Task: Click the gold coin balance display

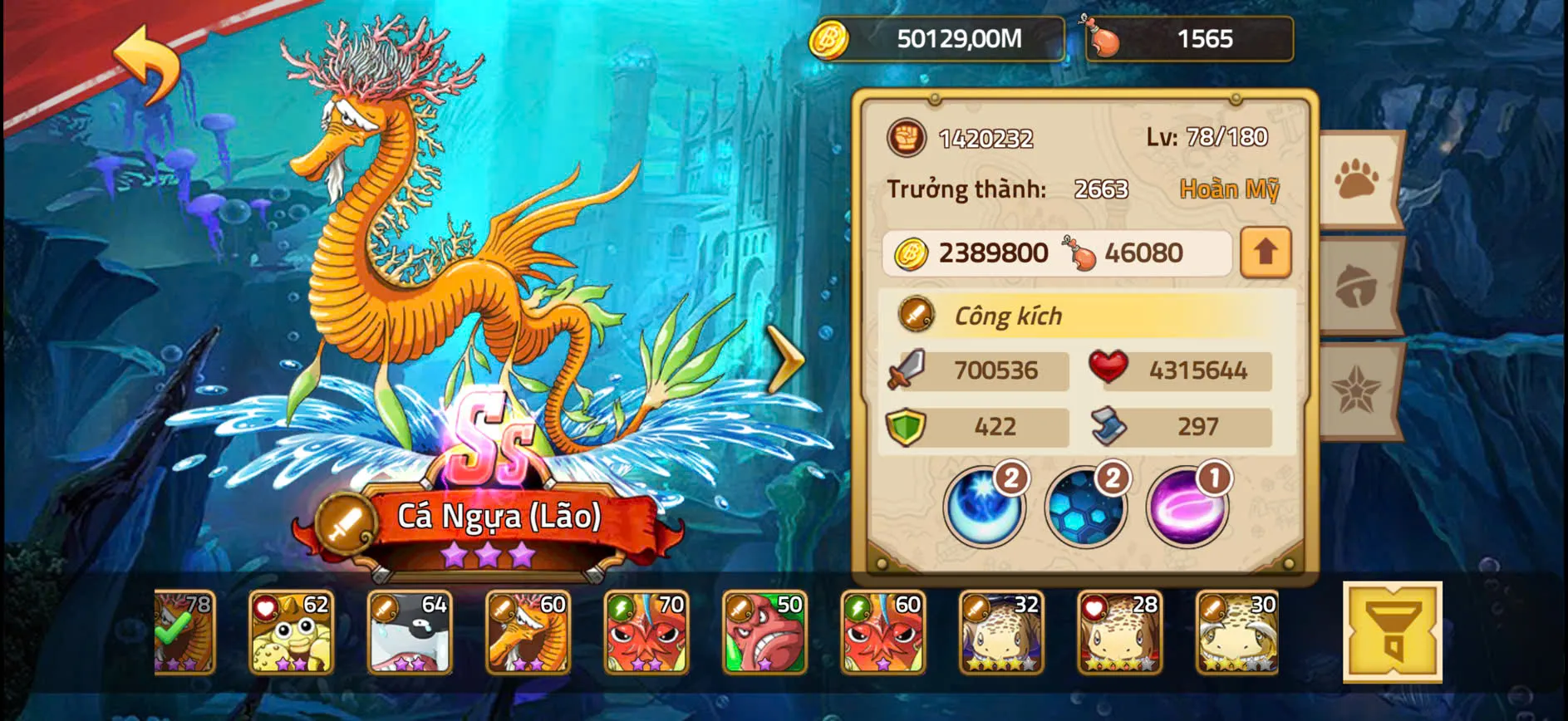Action: [x=931, y=36]
